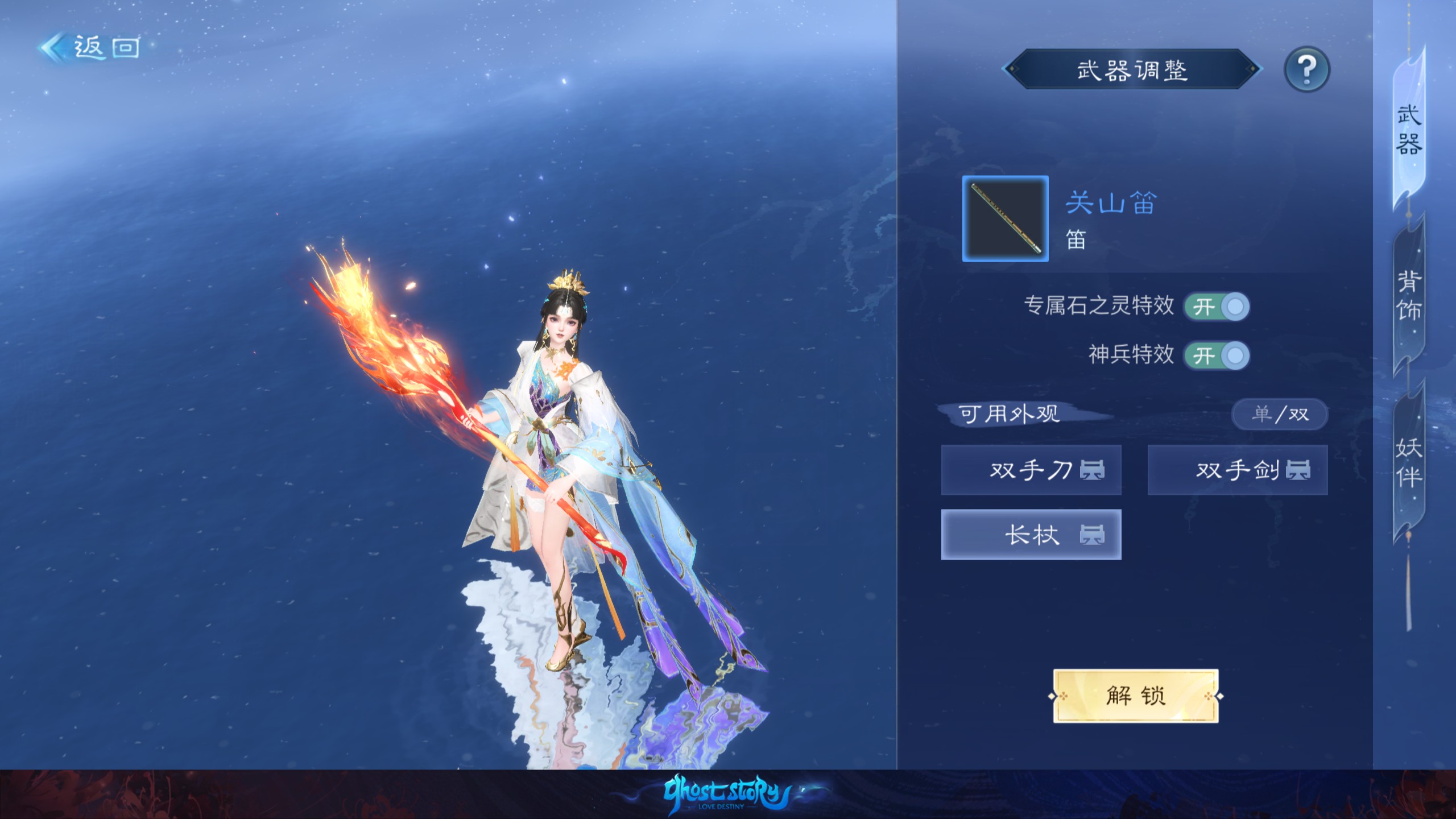
Task: Open the question mark help button
Action: [1306, 70]
